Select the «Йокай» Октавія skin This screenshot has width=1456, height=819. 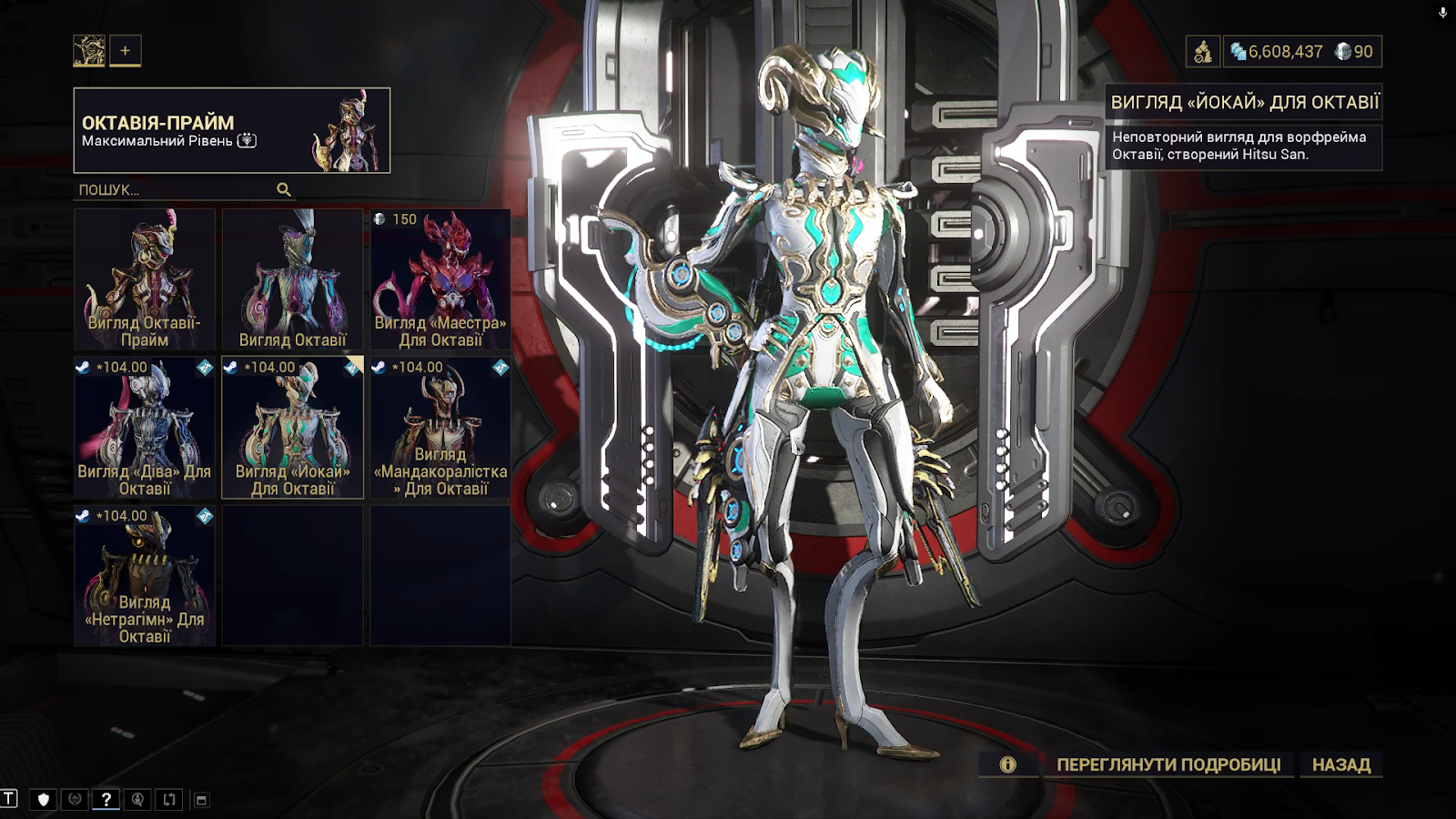pos(292,428)
